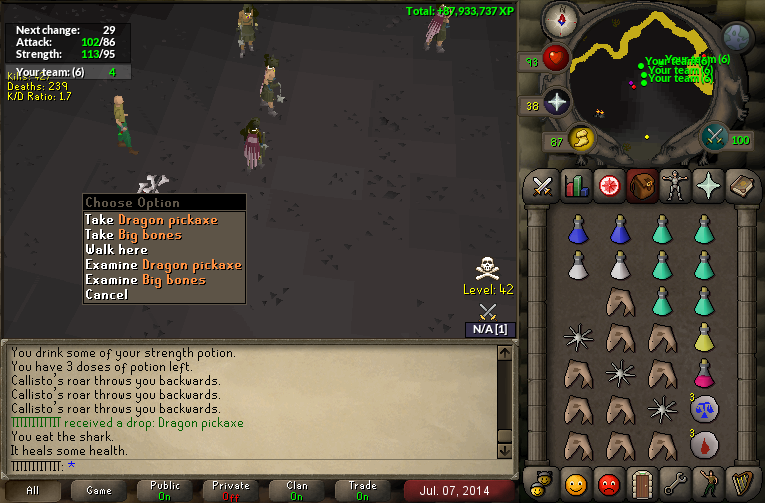The height and width of the screenshot is (503, 765).
Task: Open the Music player harp tab
Action: (x=740, y=483)
